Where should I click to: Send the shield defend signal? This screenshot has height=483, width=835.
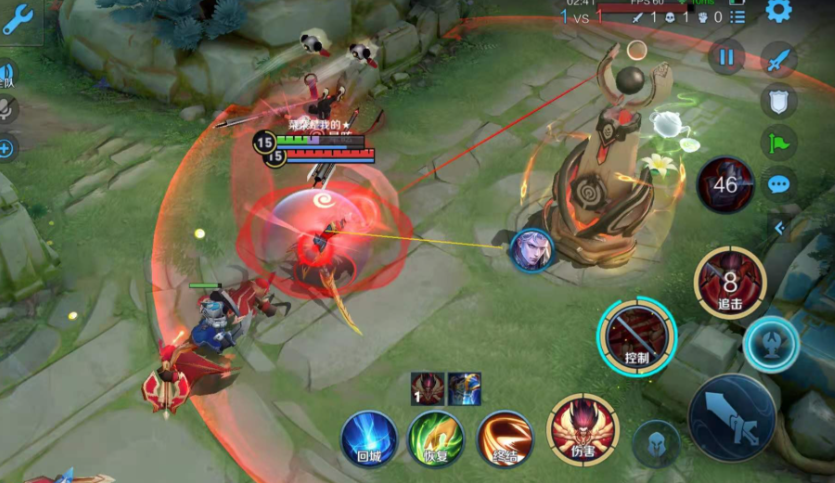pyautogui.click(x=779, y=100)
